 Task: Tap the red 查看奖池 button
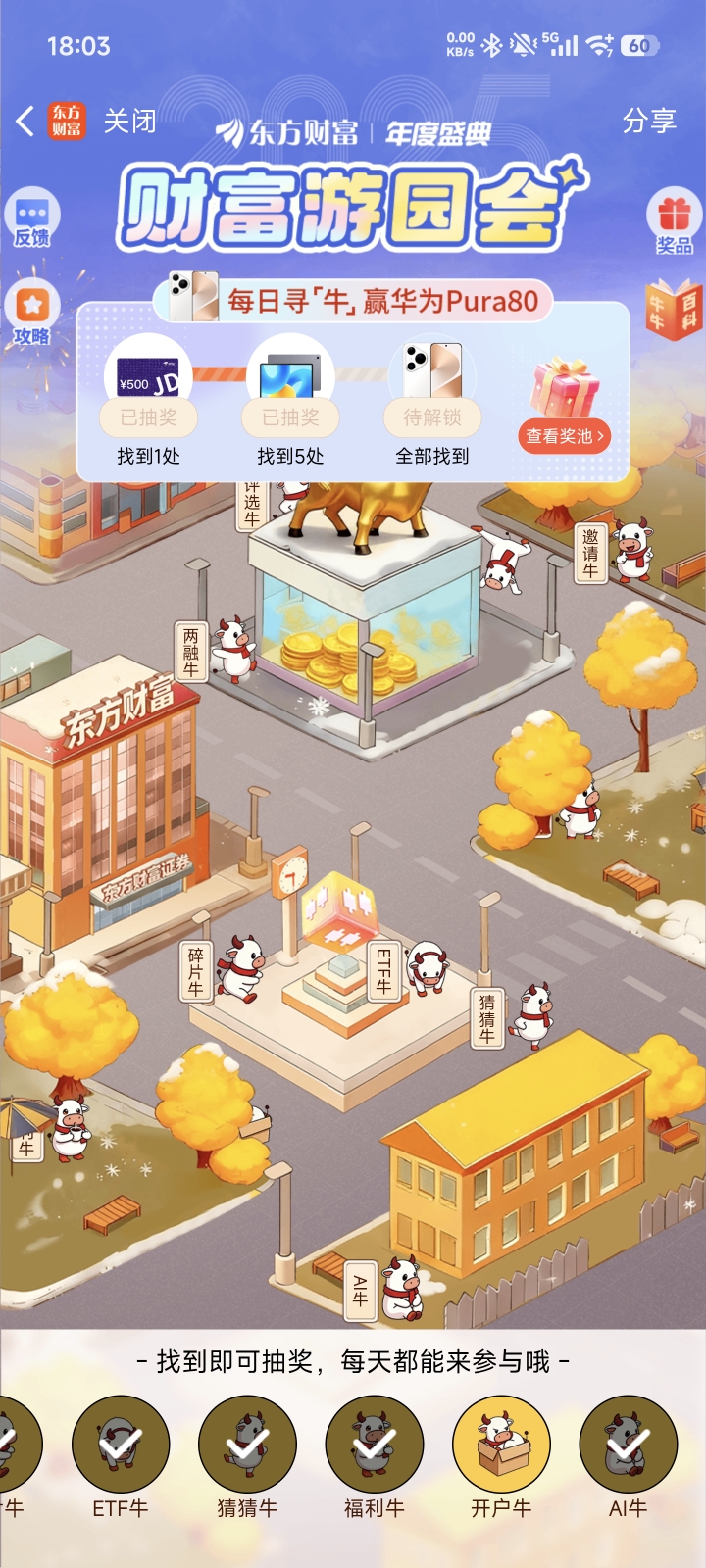565,436
